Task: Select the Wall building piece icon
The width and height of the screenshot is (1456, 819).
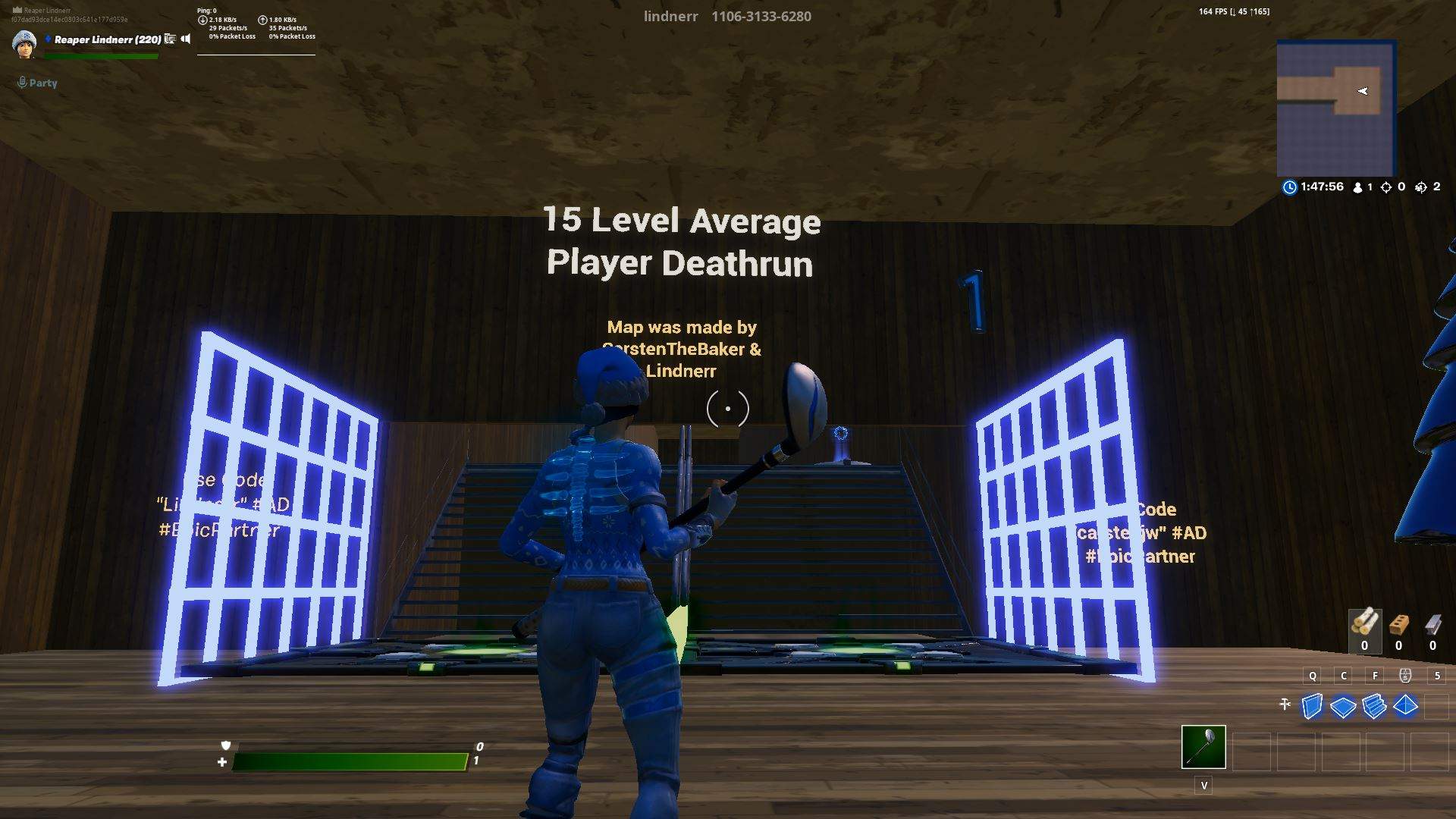Action: click(1312, 705)
